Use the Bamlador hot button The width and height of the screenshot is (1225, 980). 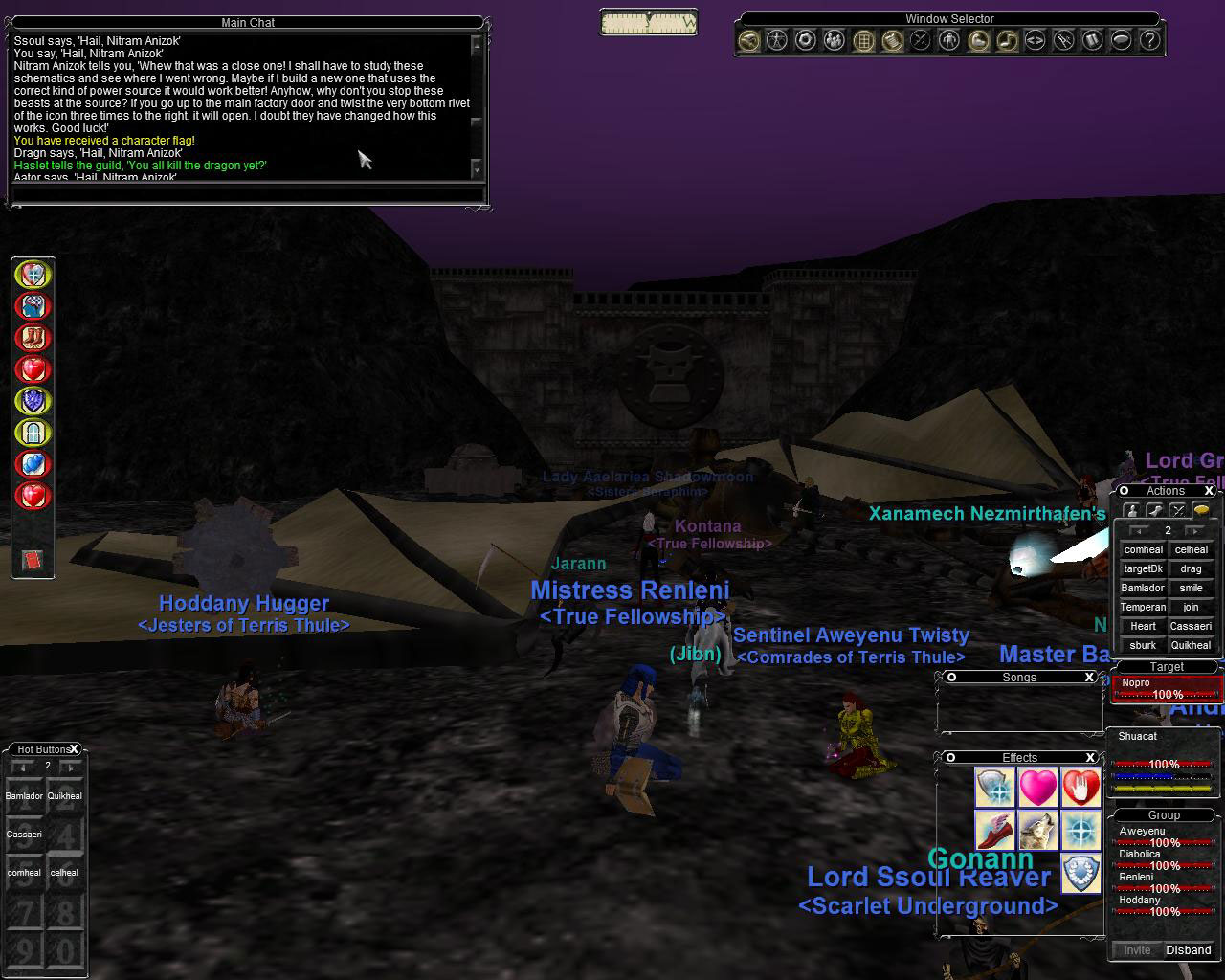click(x=25, y=796)
